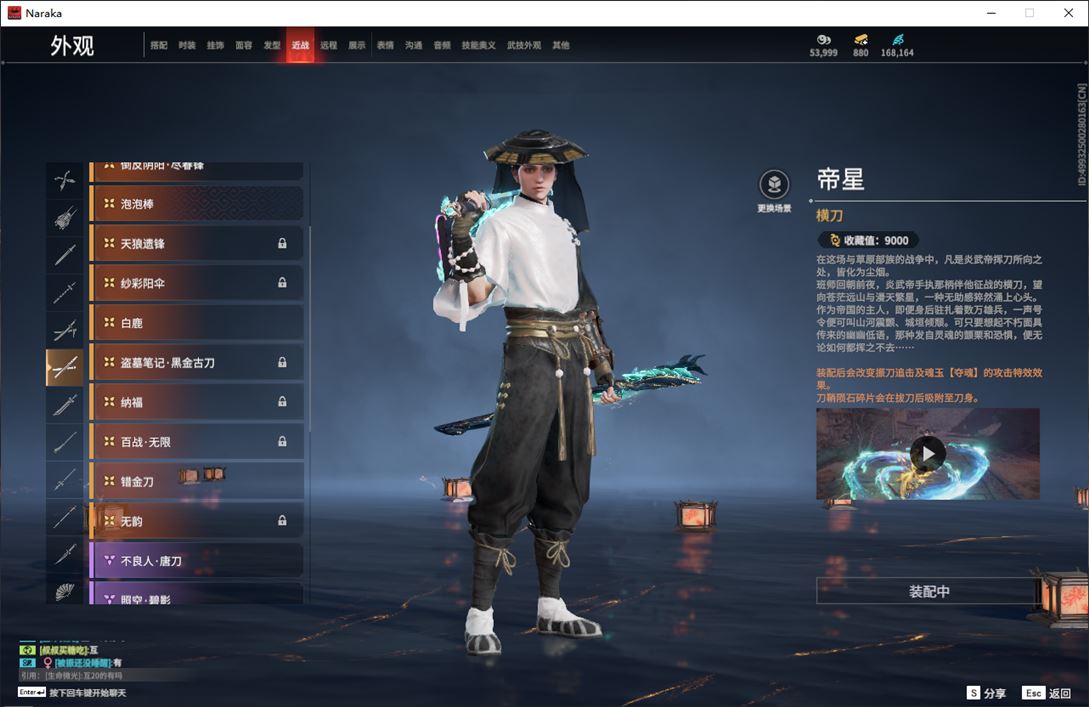Screen dimensions: 1089x707
Task: Select the fan weapon type icon
Action: pyautogui.click(x=65, y=592)
